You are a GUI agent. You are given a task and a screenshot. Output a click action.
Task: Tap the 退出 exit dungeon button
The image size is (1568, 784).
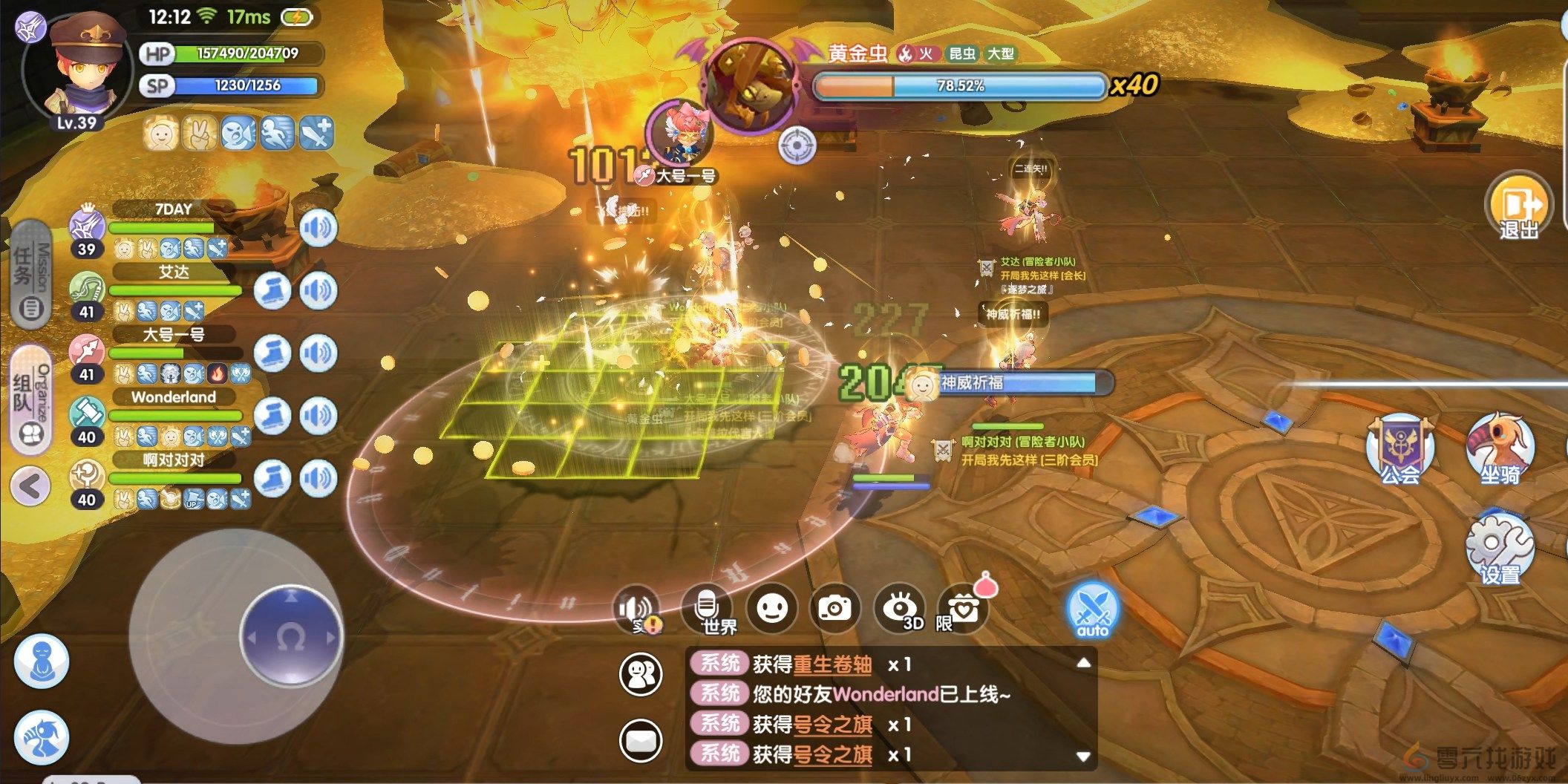1518,206
